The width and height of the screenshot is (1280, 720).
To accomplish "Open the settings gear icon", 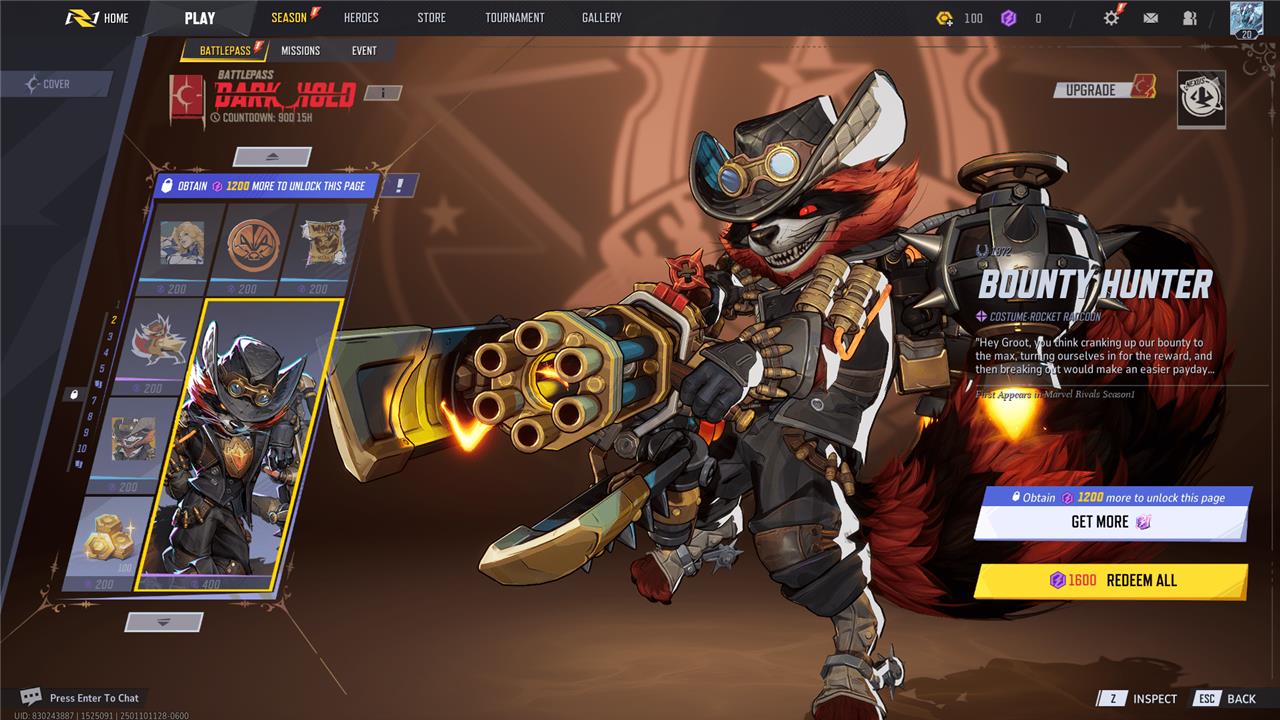I will pyautogui.click(x=1111, y=18).
